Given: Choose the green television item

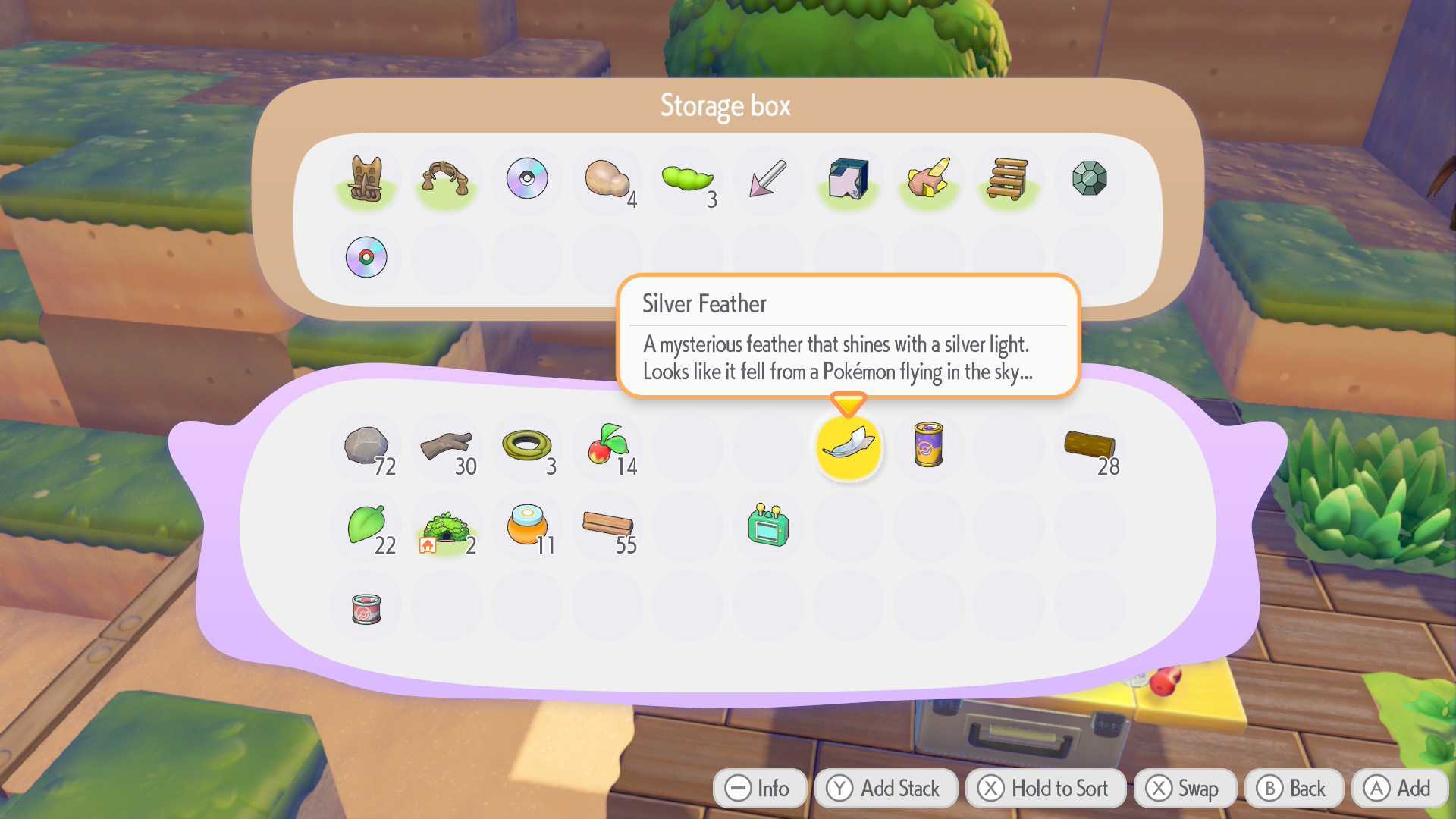Looking at the screenshot, I should (x=768, y=526).
